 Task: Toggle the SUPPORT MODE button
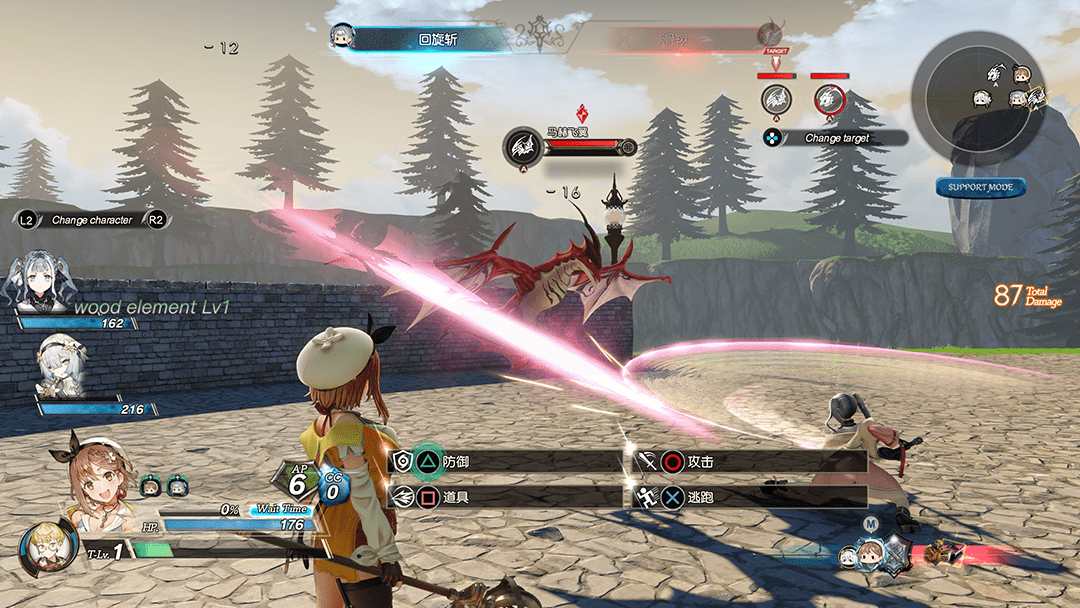[x=980, y=187]
